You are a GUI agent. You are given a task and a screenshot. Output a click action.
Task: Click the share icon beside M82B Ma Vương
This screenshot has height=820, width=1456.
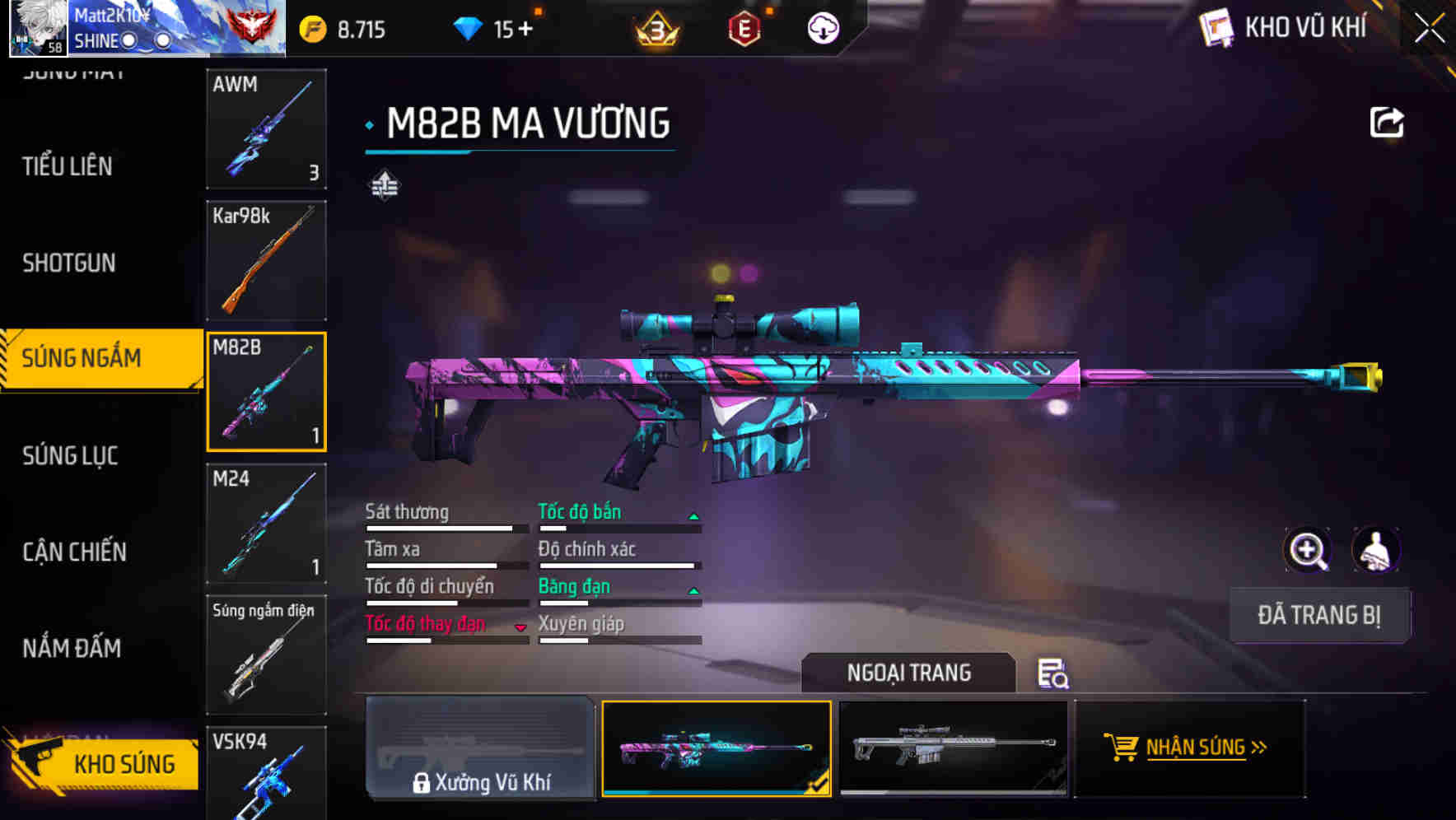pos(1387,121)
